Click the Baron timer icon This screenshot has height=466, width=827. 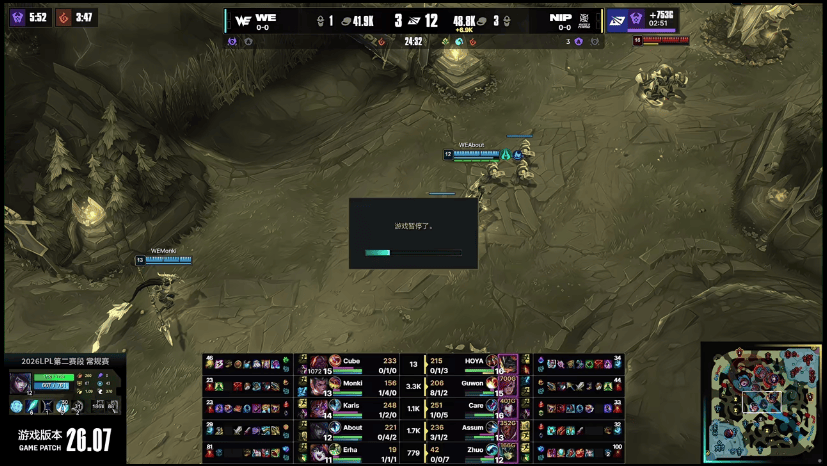pos(17,17)
